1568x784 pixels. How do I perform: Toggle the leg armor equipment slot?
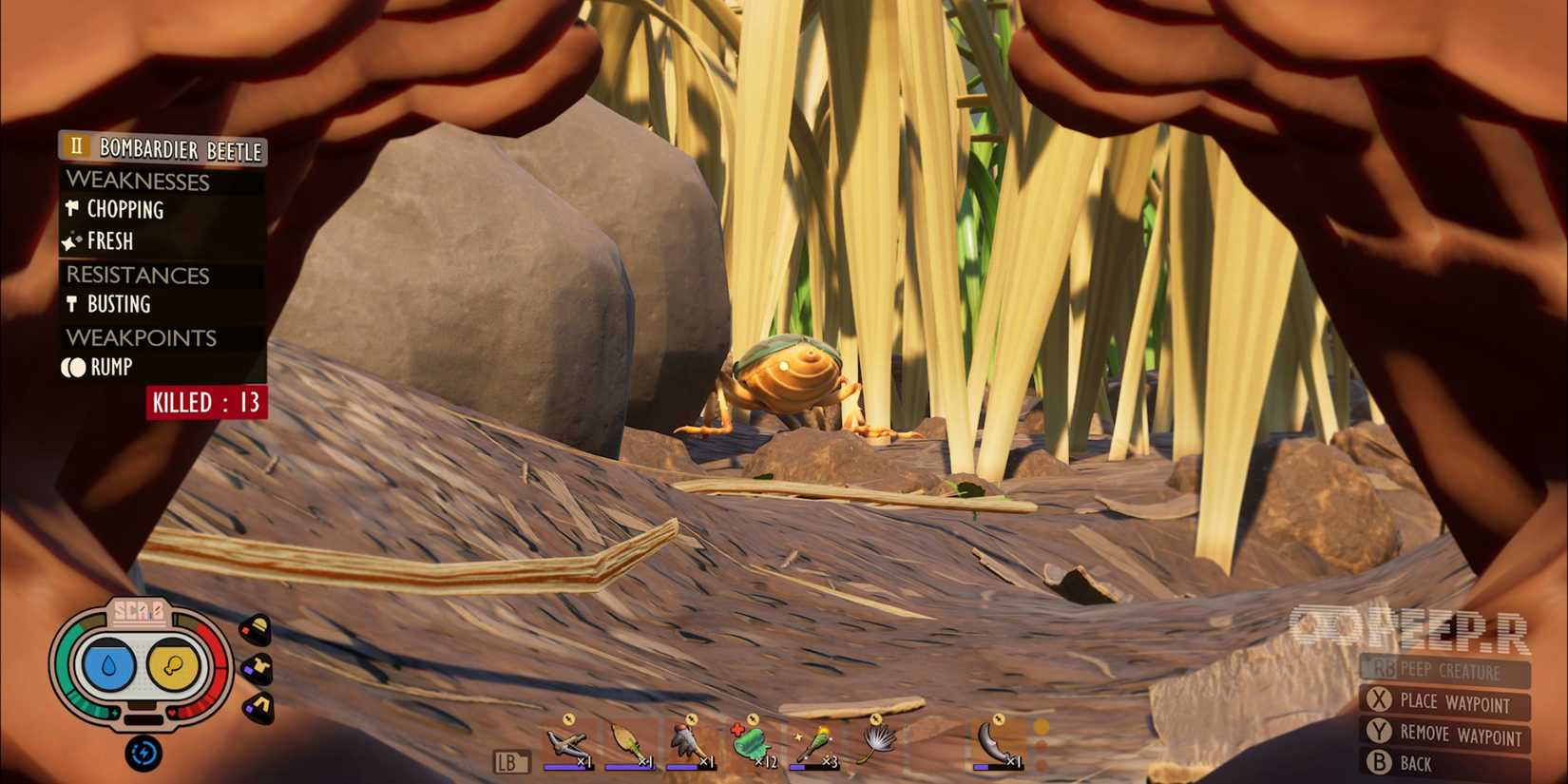(258, 706)
